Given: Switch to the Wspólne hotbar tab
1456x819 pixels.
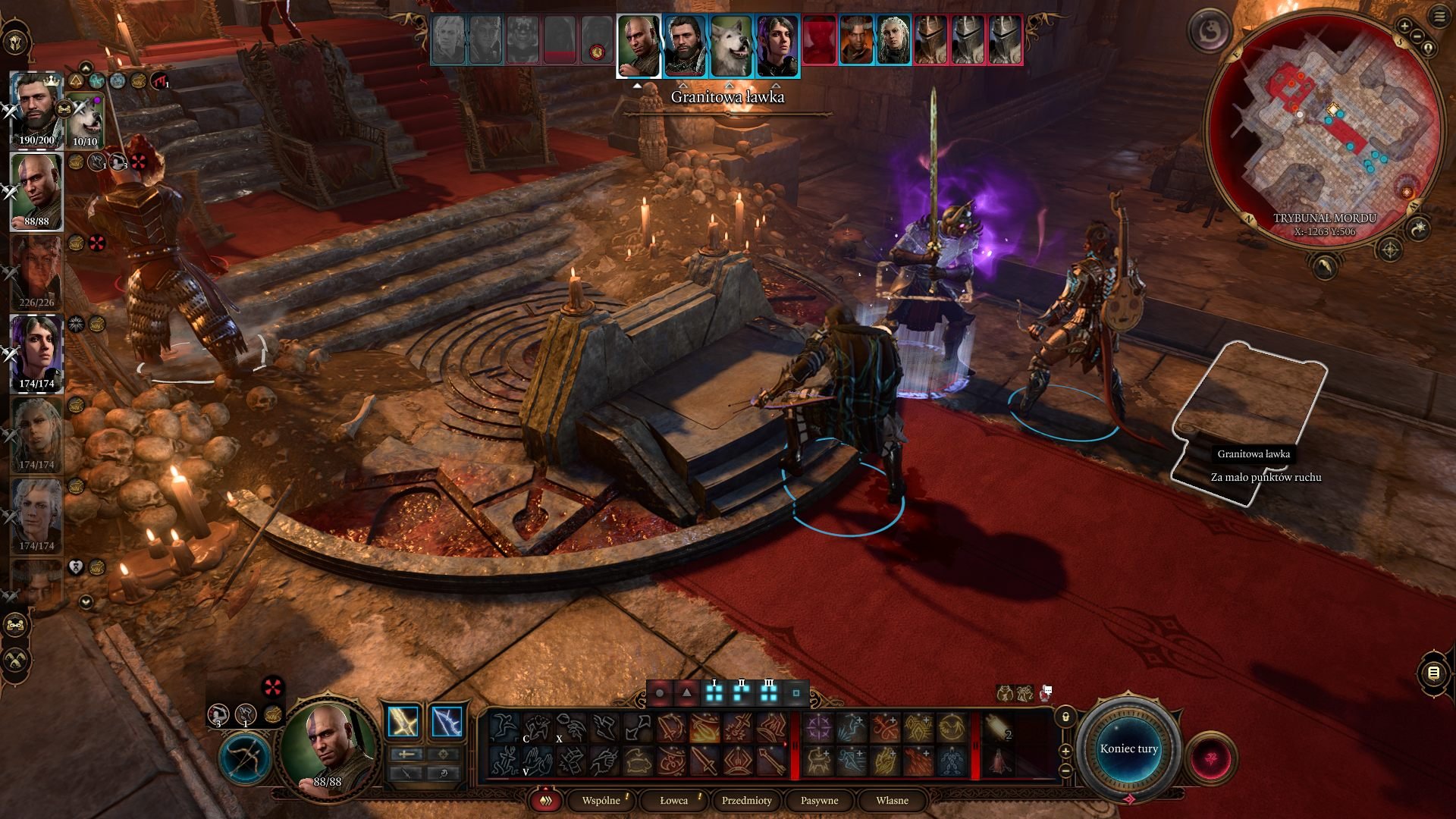Looking at the screenshot, I should (x=601, y=800).
